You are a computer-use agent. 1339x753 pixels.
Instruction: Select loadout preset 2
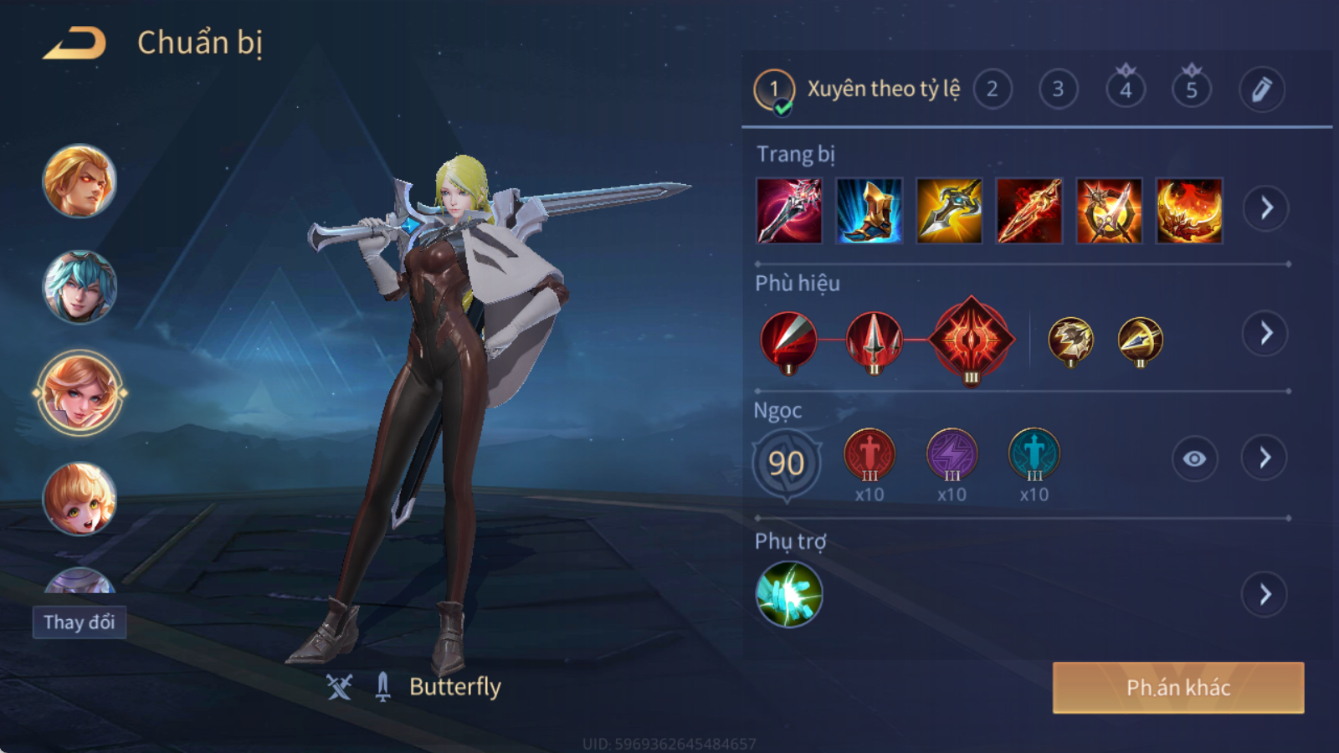pos(992,90)
